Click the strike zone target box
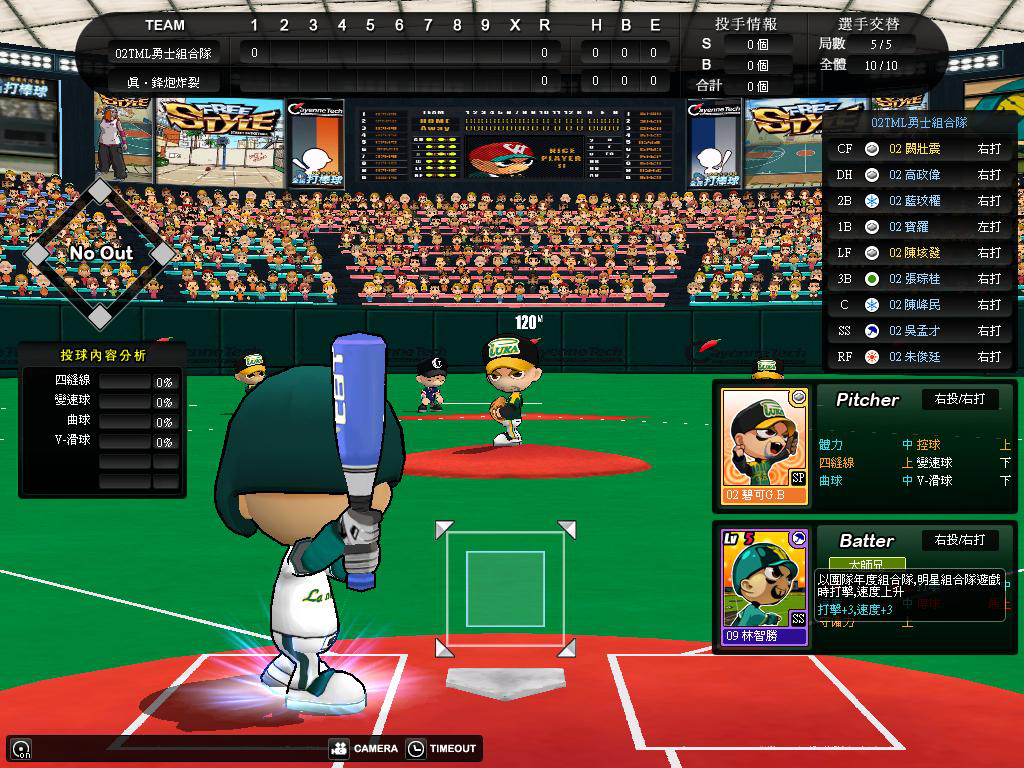Image resolution: width=1024 pixels, height=768 pixels. click(x=505, y=588)
